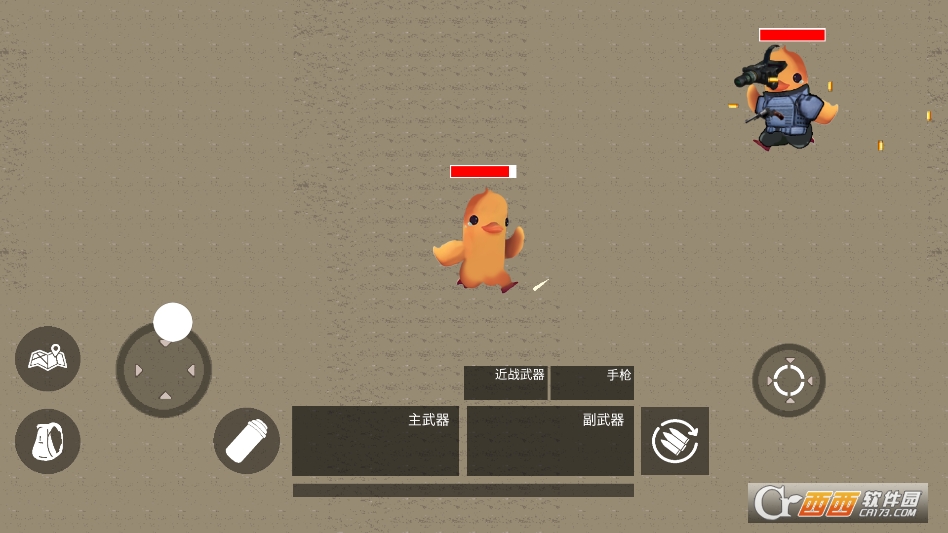Tap the reload ammo button
Image resolution: width=948 pixels, height=533 pixels.
click(x=675, y=441)
